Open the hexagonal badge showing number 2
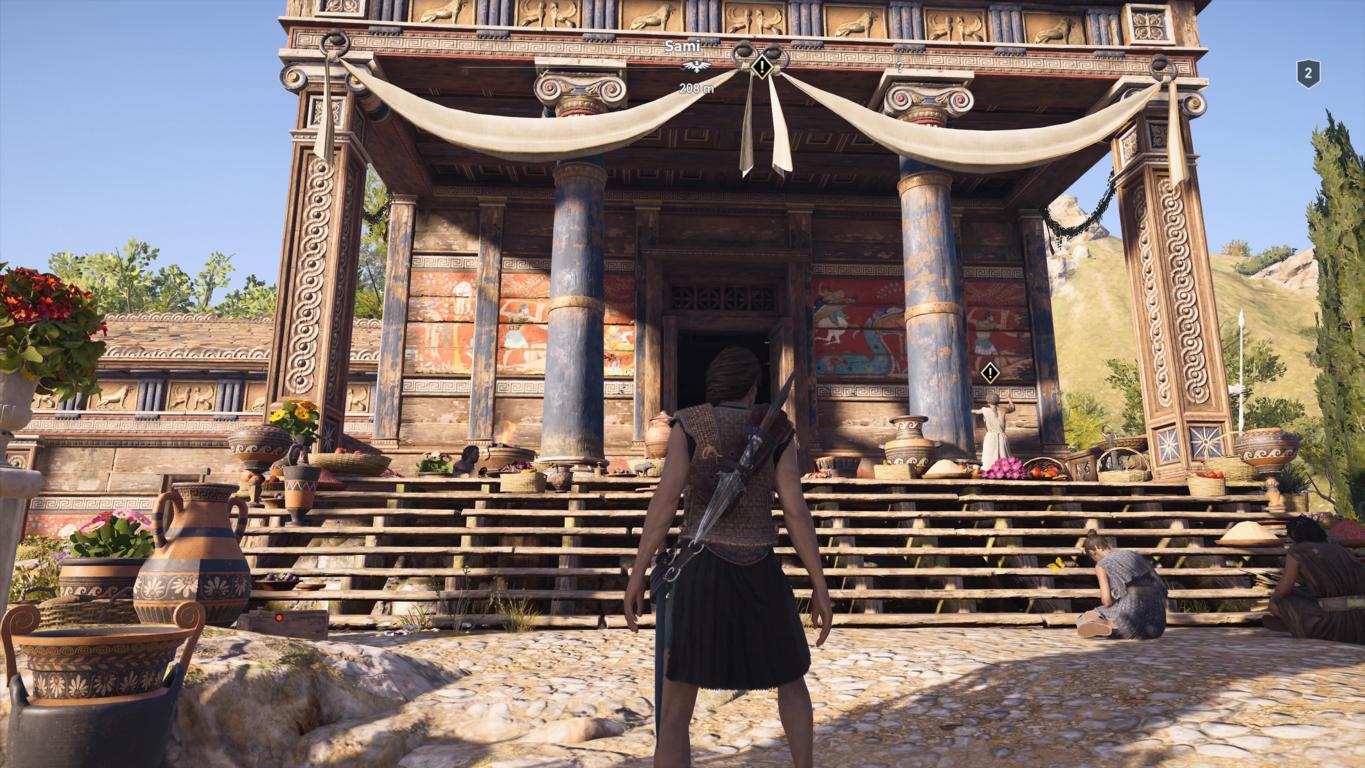The width and height of the screenshot is (1365, 768). (x=1308, y=73)
